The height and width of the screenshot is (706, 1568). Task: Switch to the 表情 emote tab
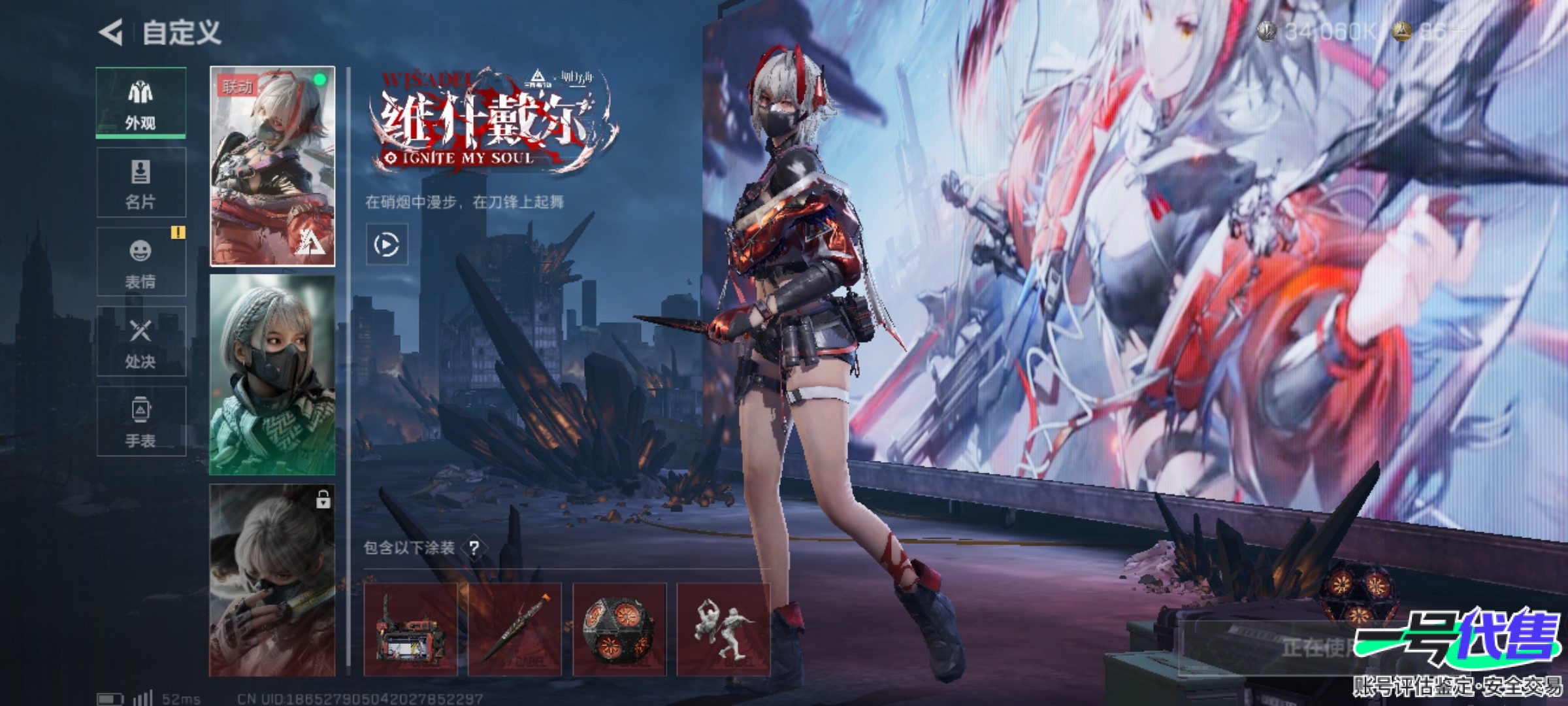click(x=140, y=262)
